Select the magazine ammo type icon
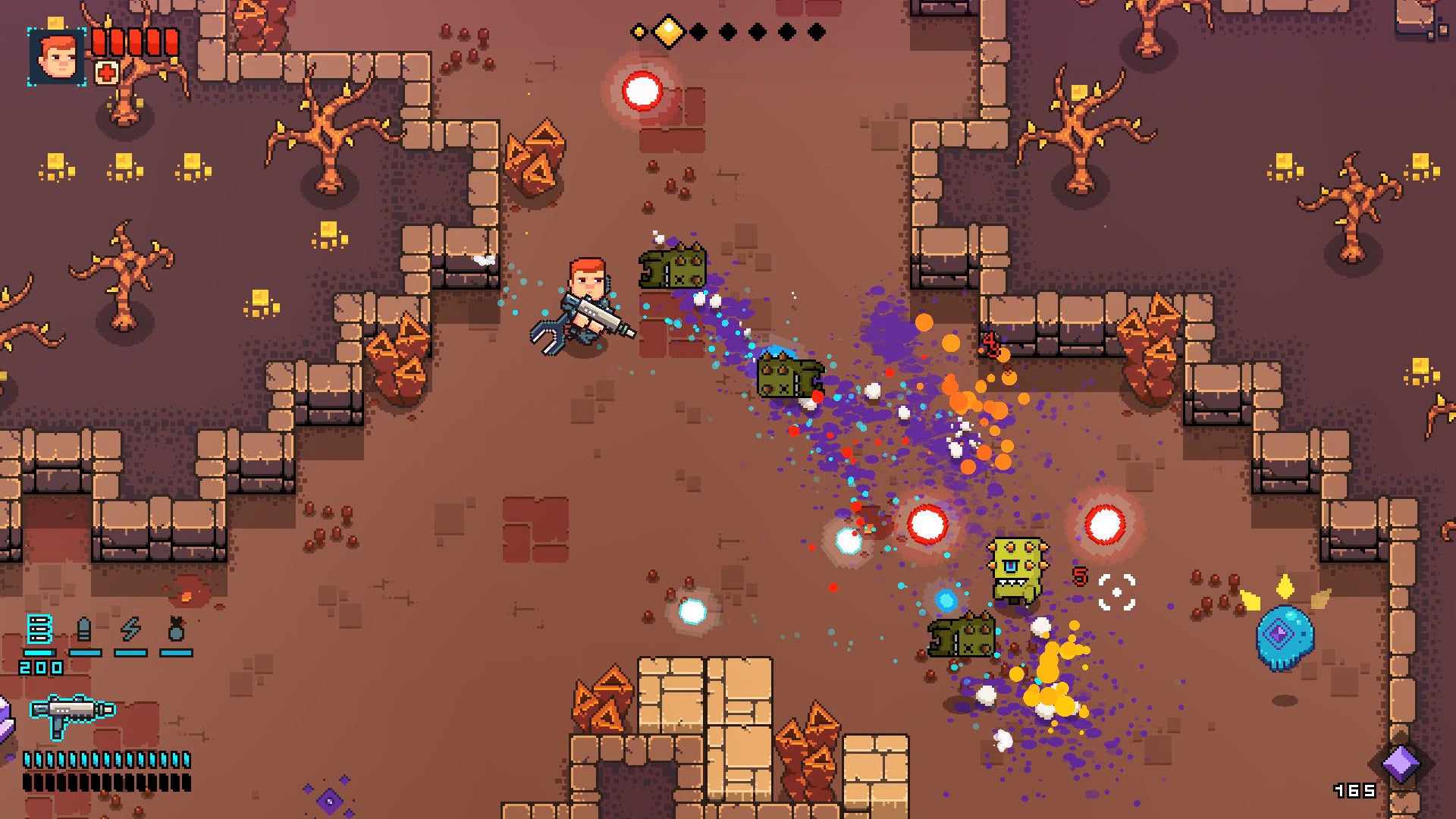This screenshot has width=1456, height=819. tap(40, 629)
